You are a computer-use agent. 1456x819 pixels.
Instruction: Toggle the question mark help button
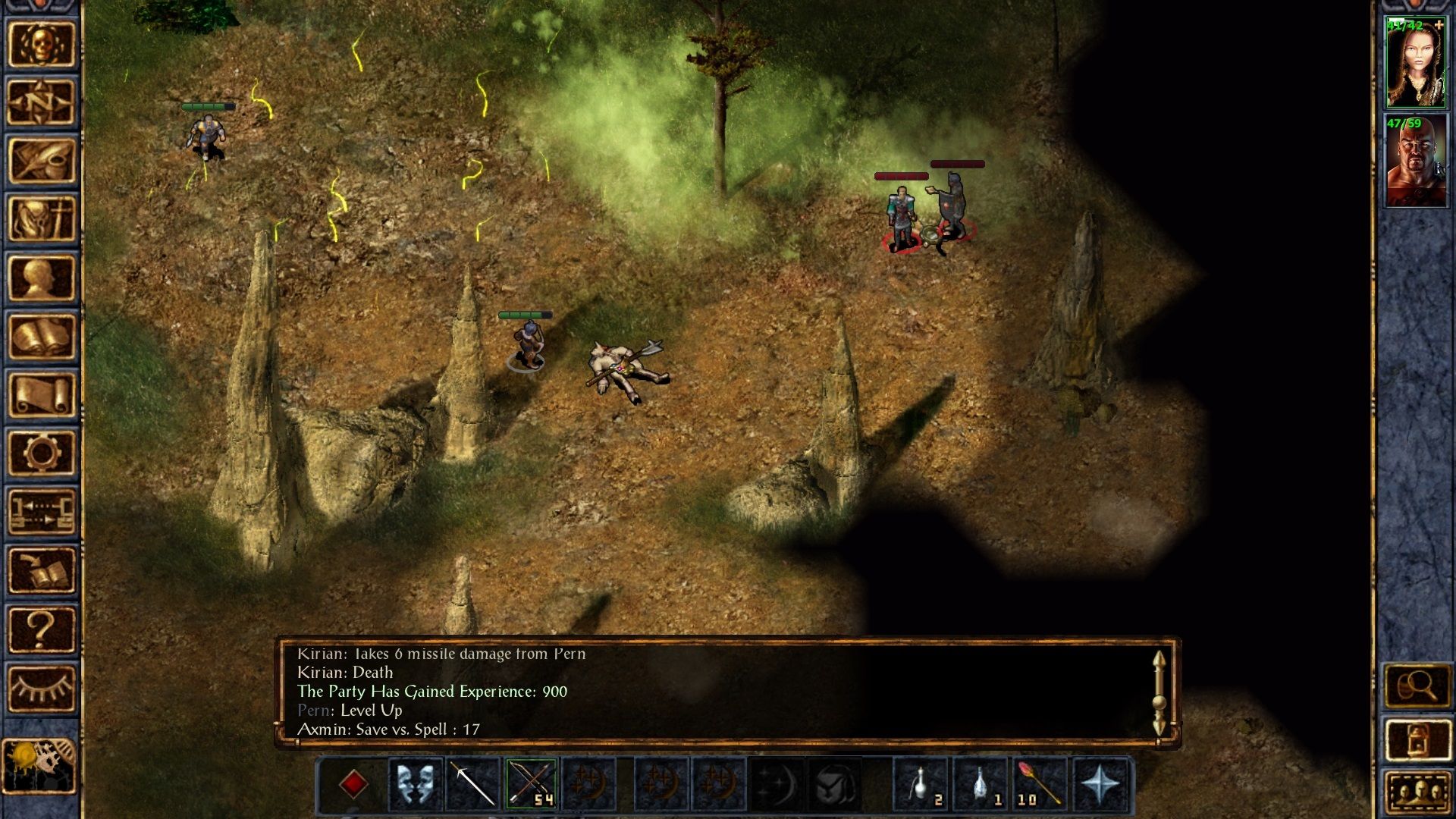[x=41, y=629]
